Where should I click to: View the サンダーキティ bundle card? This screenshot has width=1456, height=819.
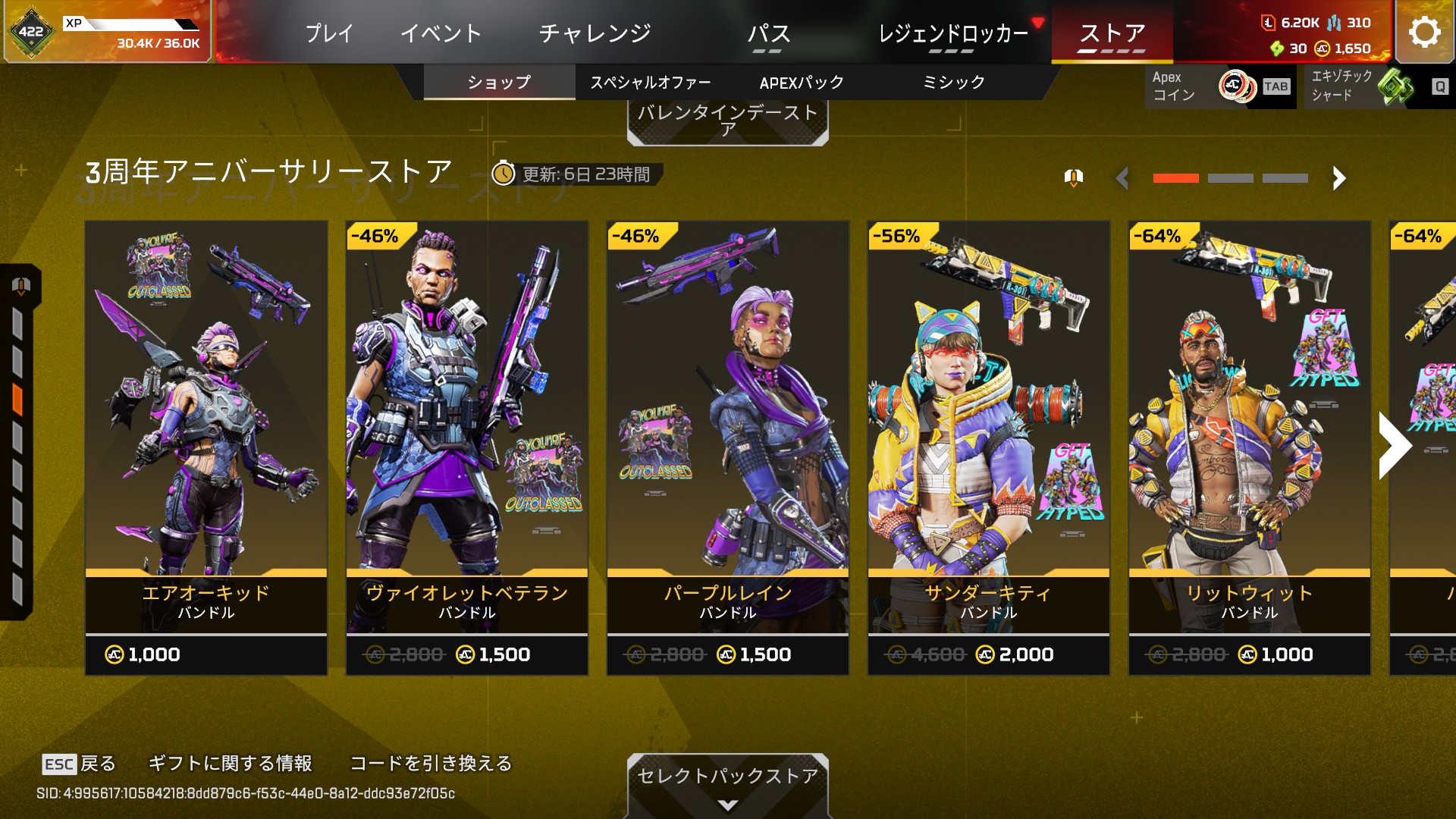pos(989,447)
